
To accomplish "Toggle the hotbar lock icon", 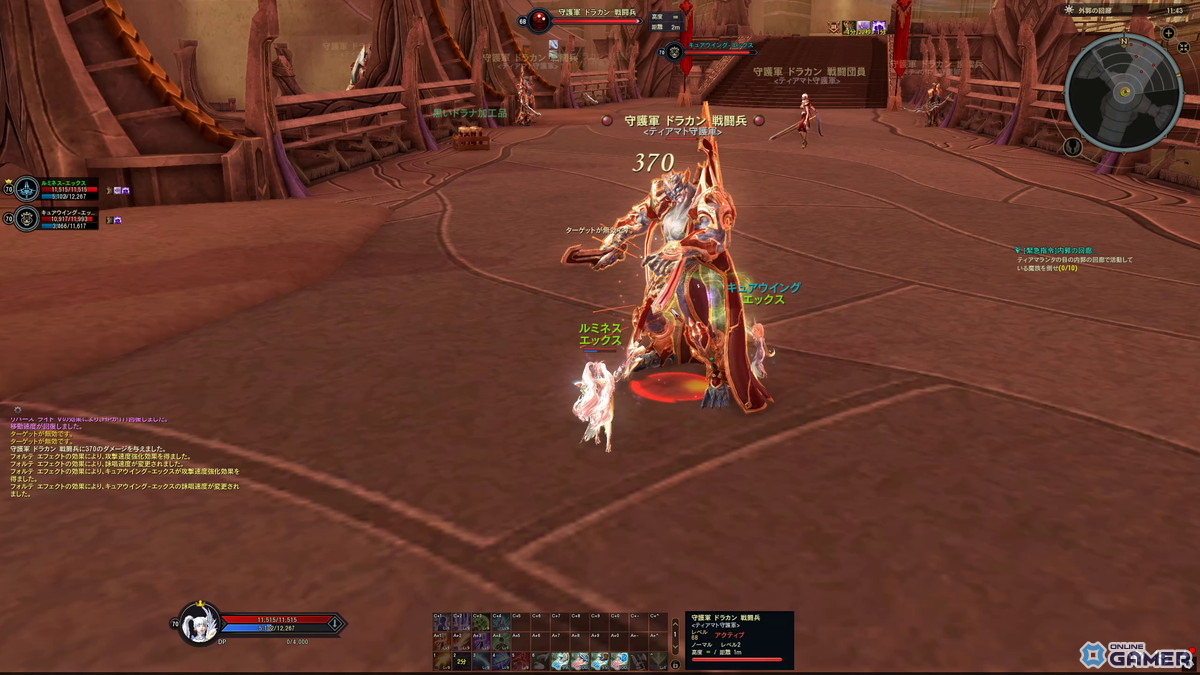I will pos(675,663).
